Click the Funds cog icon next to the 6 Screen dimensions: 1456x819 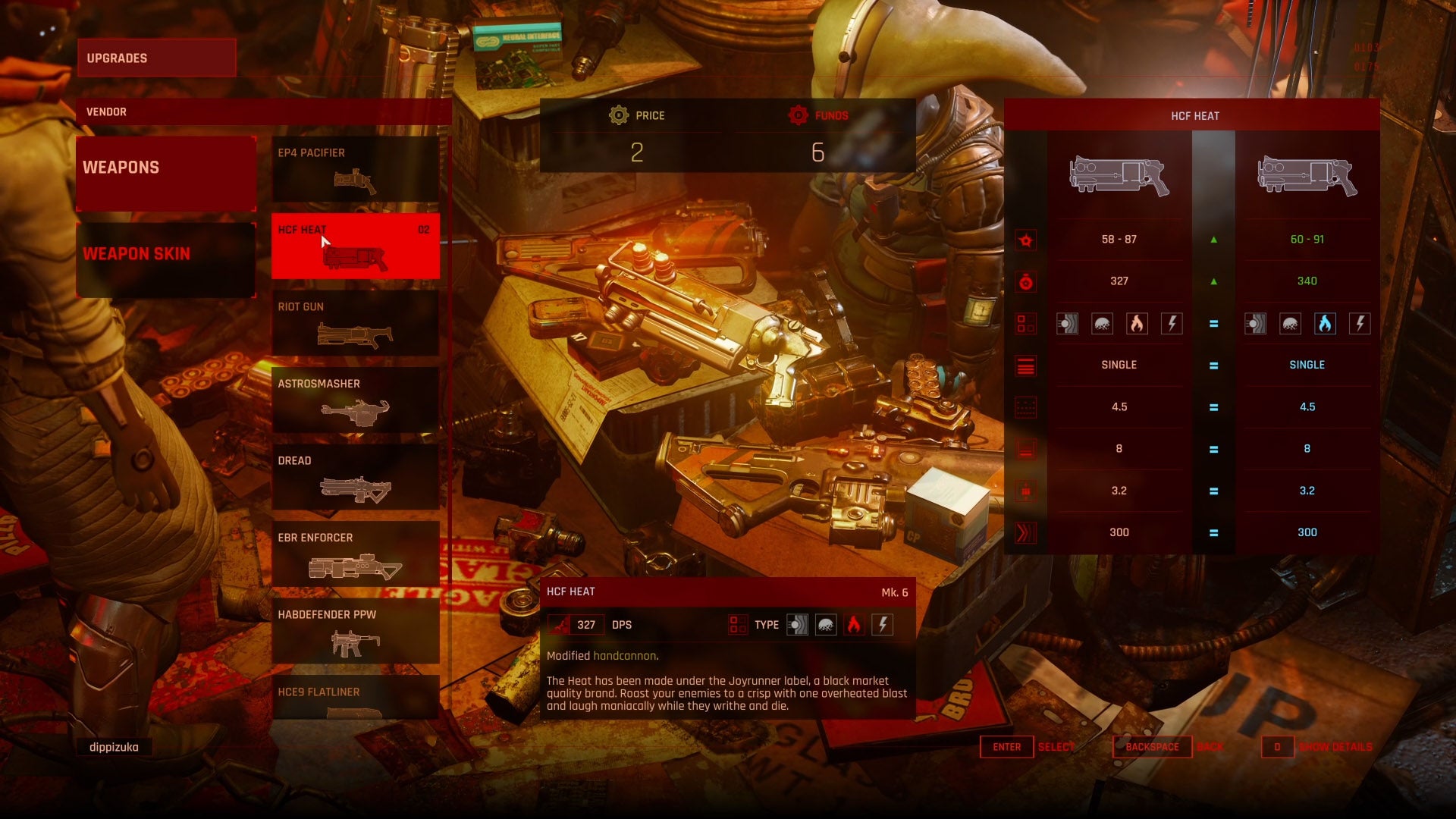(x=797, y=115)
